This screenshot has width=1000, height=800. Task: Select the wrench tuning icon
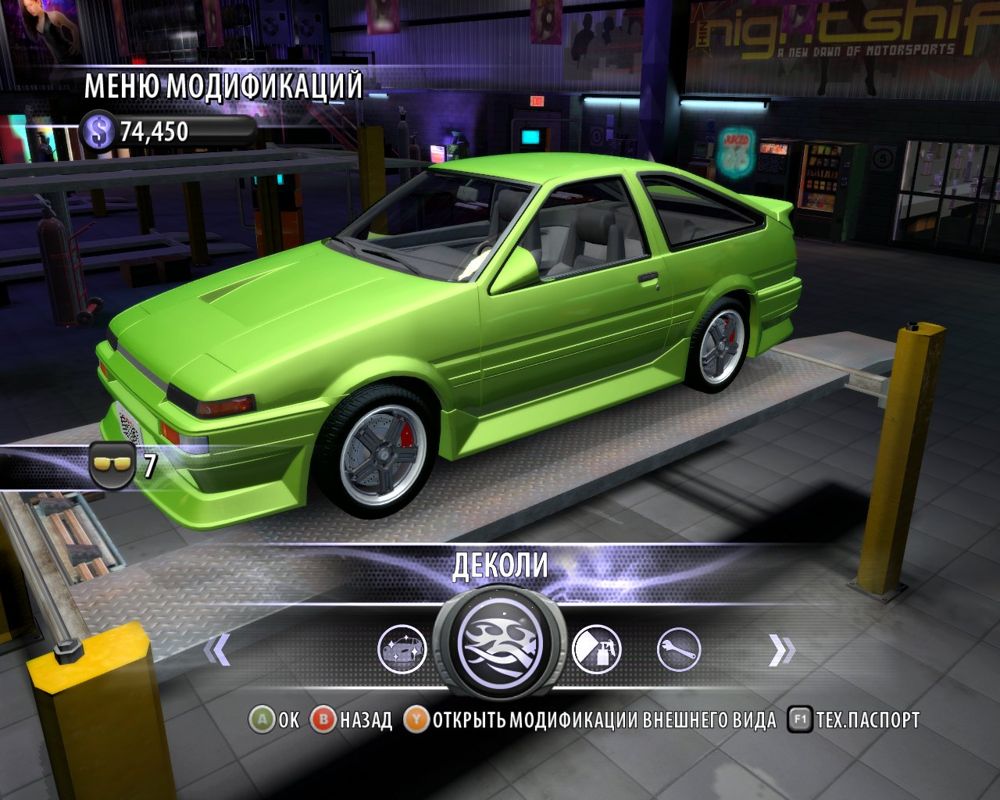(x=678, y=650)
